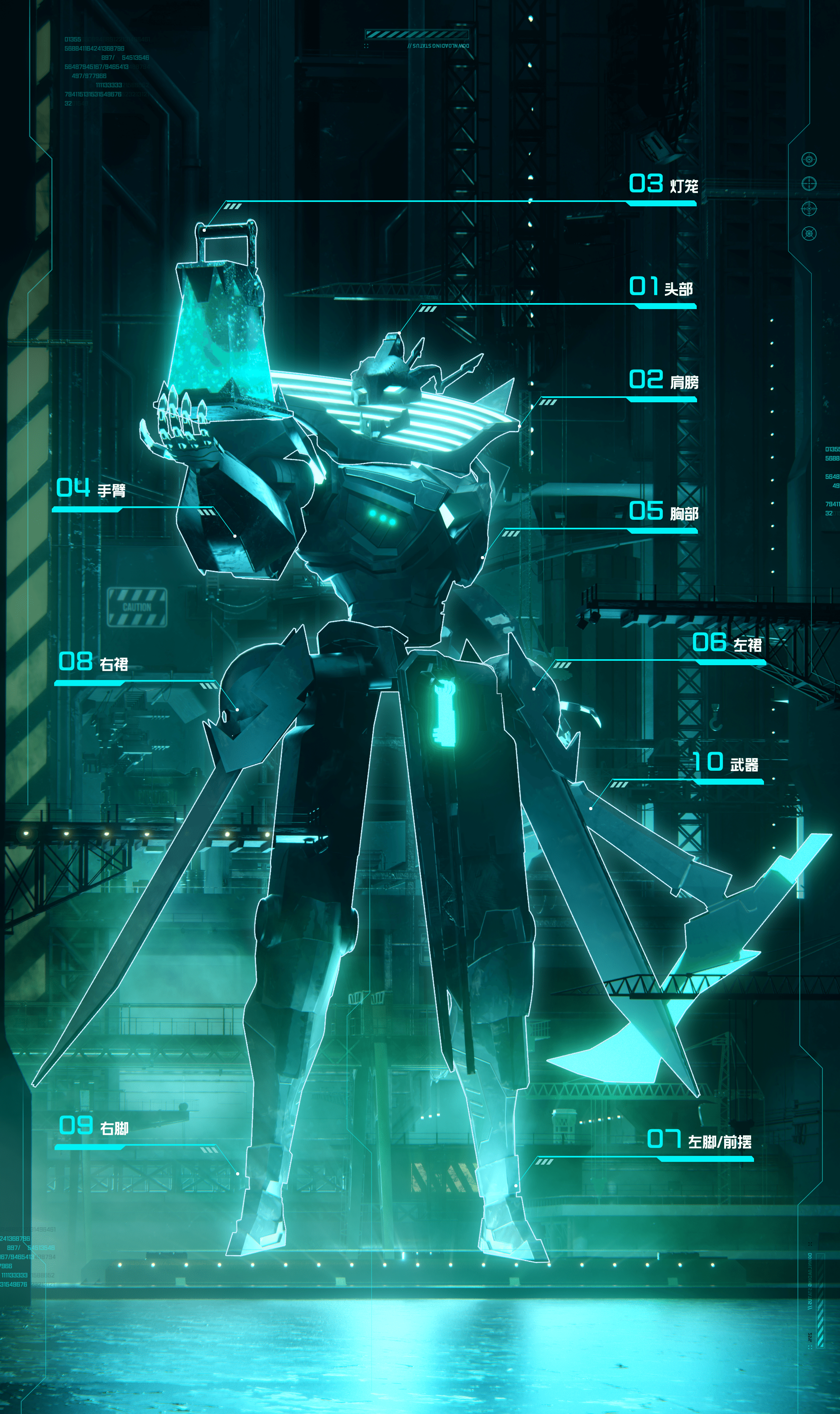Choose the 10 武器 weapon label
The image size is (840, 1414).
pyautogui.click(x=726, y=763)
